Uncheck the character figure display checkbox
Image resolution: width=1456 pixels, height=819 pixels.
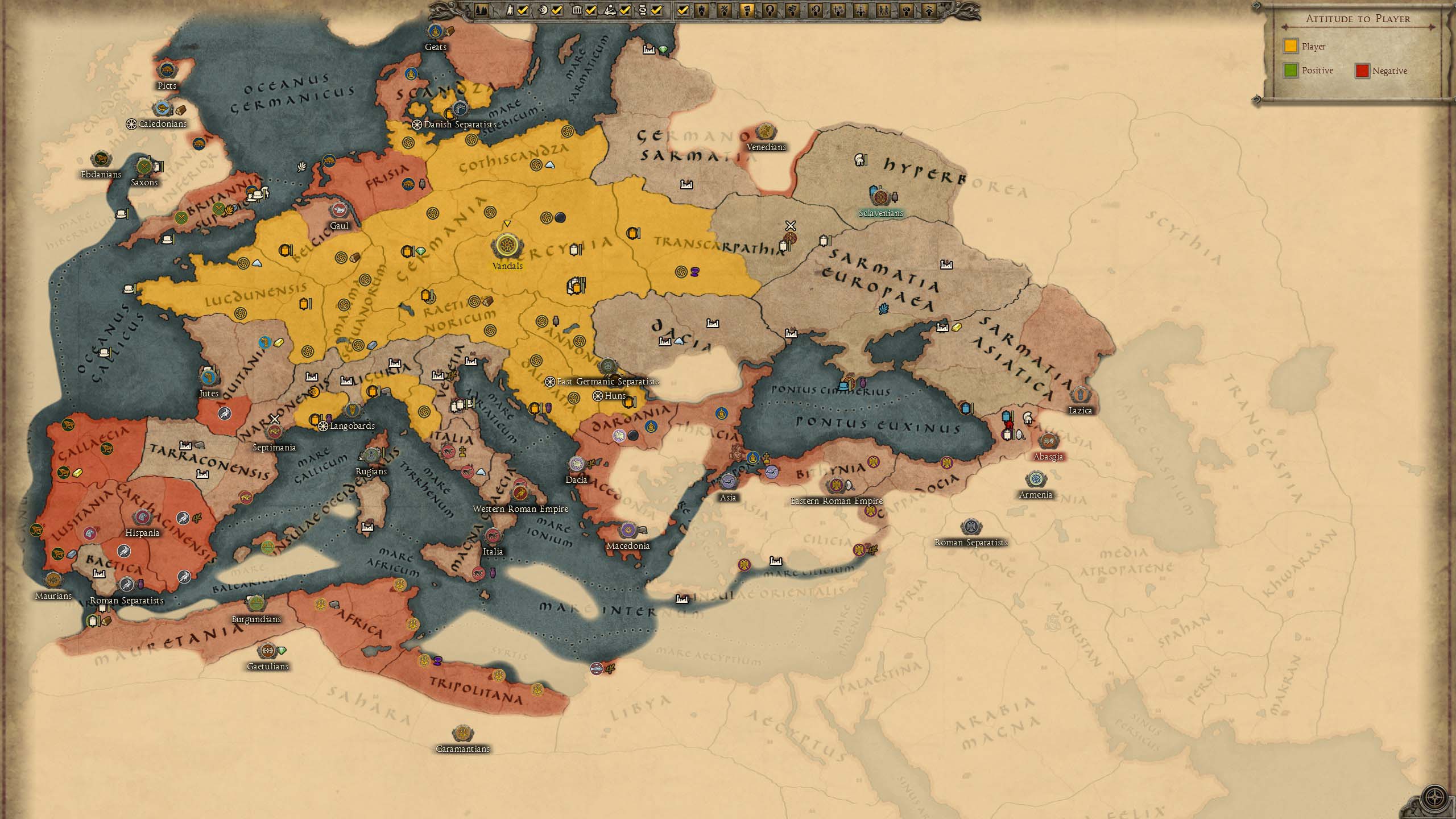[x=523, y=10]
